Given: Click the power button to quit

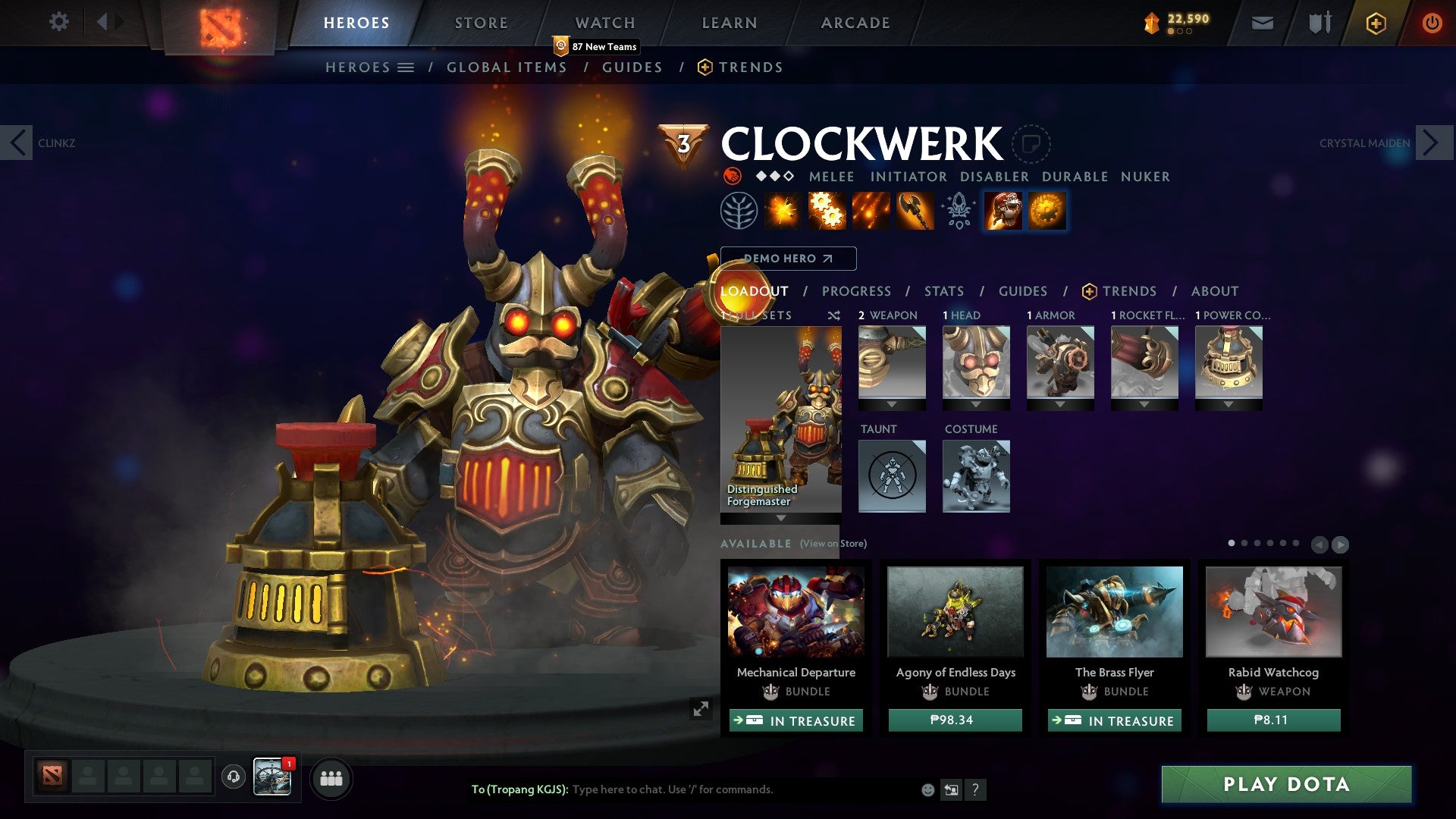Looking at the screenshot, I should (x=1433, y=23).
